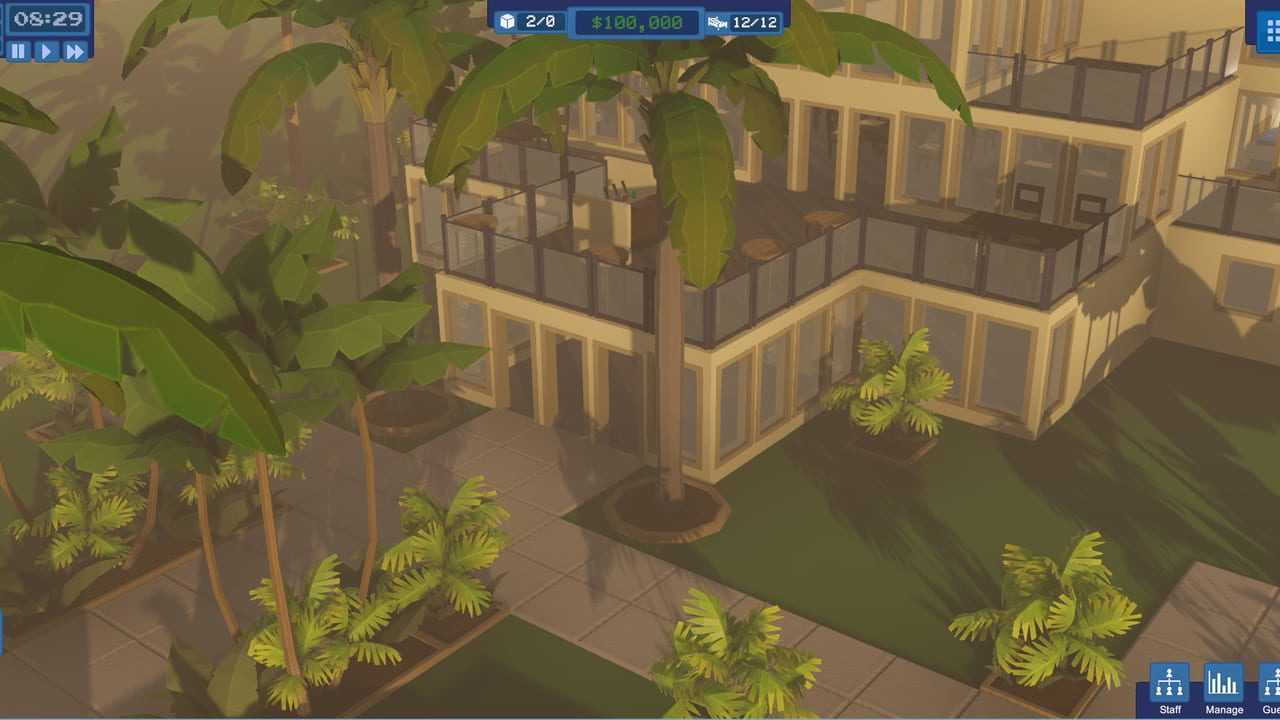
Task: Open the Staff panel
Action: click(1169, 686)
